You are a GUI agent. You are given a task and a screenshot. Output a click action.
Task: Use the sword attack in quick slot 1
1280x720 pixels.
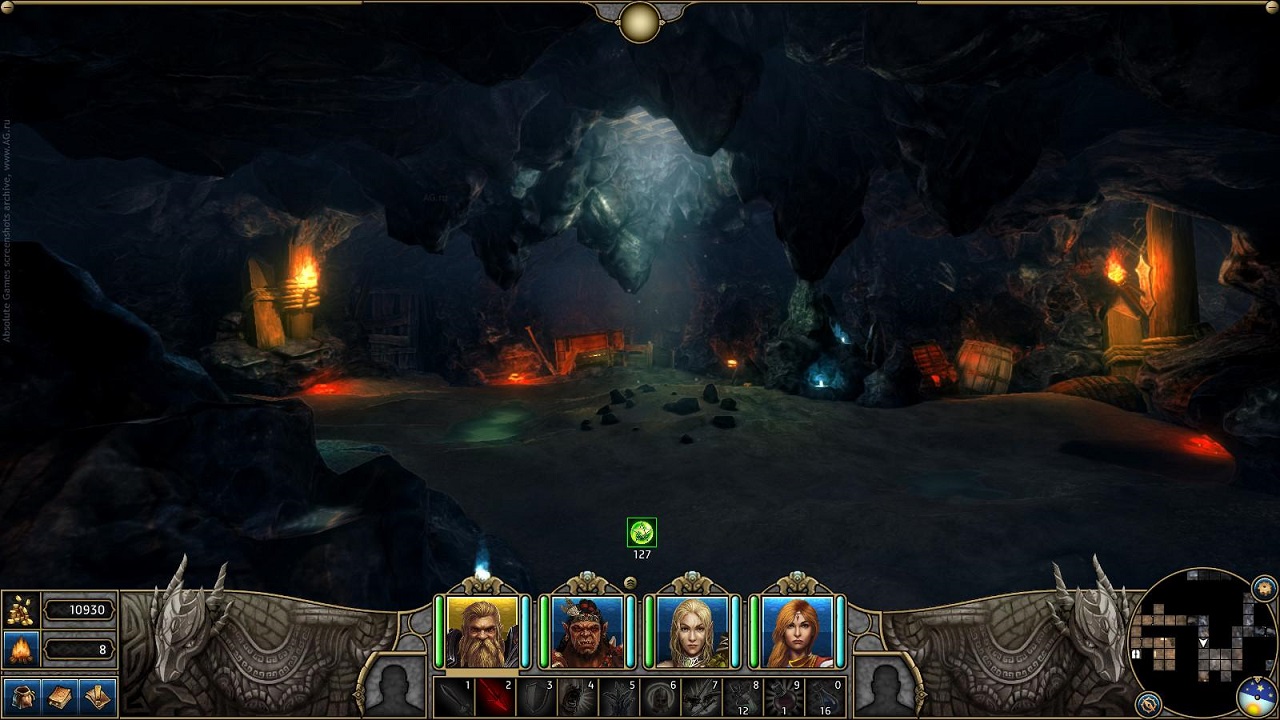point(454,697)
